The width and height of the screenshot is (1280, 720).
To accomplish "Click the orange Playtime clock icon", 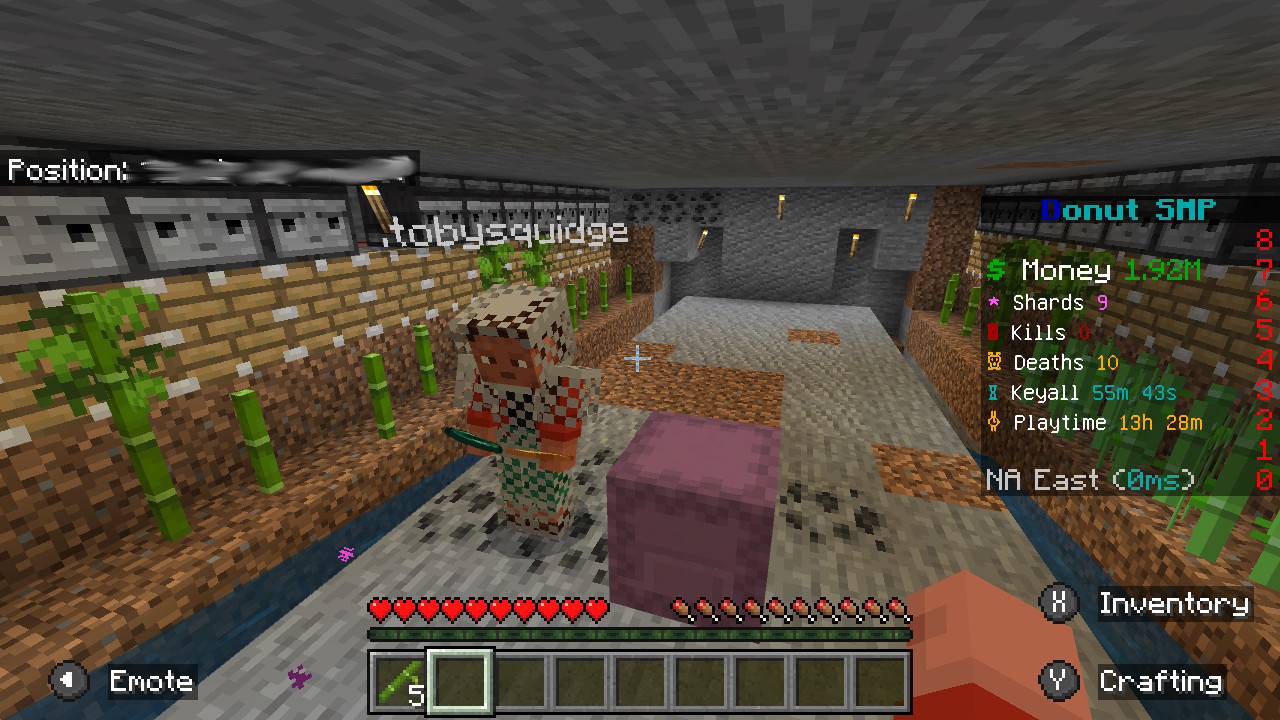I will coord(994,422).
